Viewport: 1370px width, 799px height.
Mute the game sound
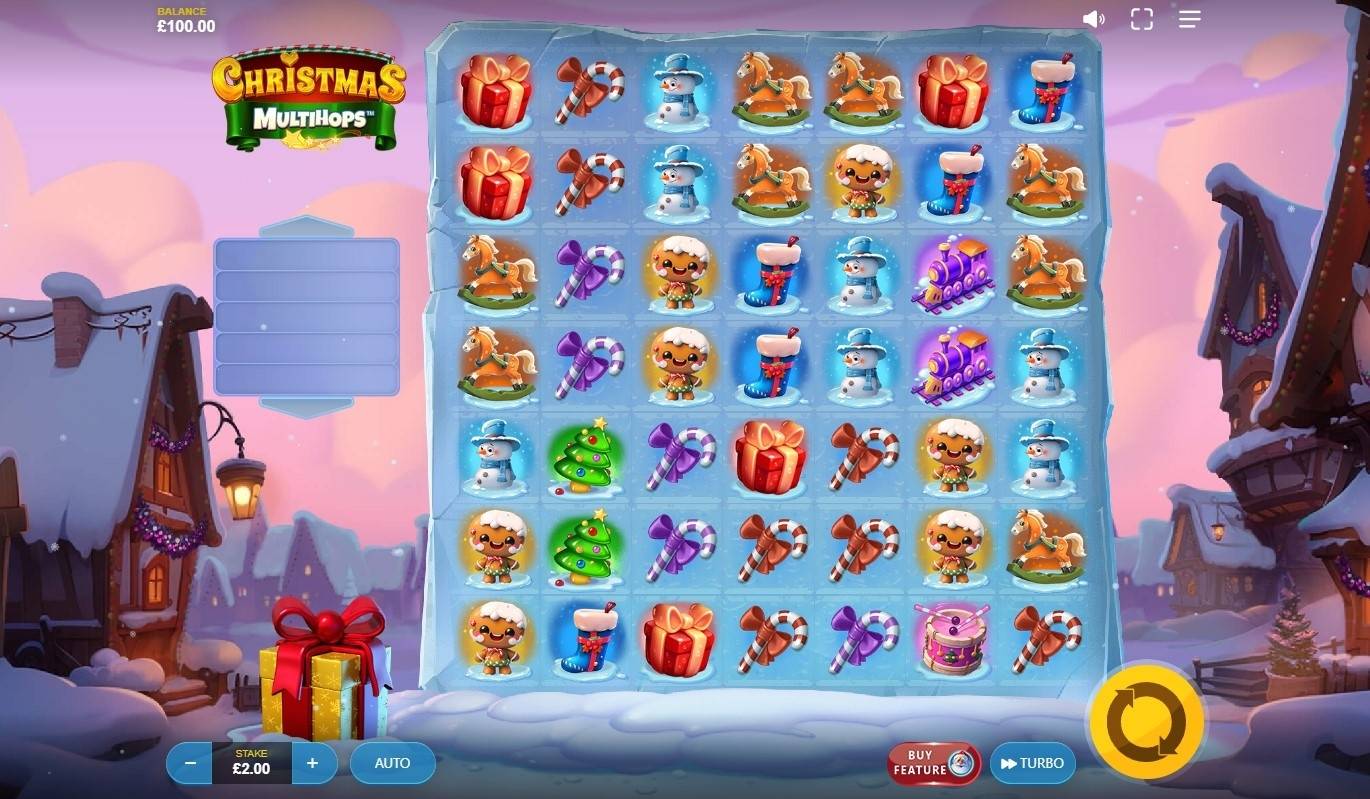click(1094, 18)
